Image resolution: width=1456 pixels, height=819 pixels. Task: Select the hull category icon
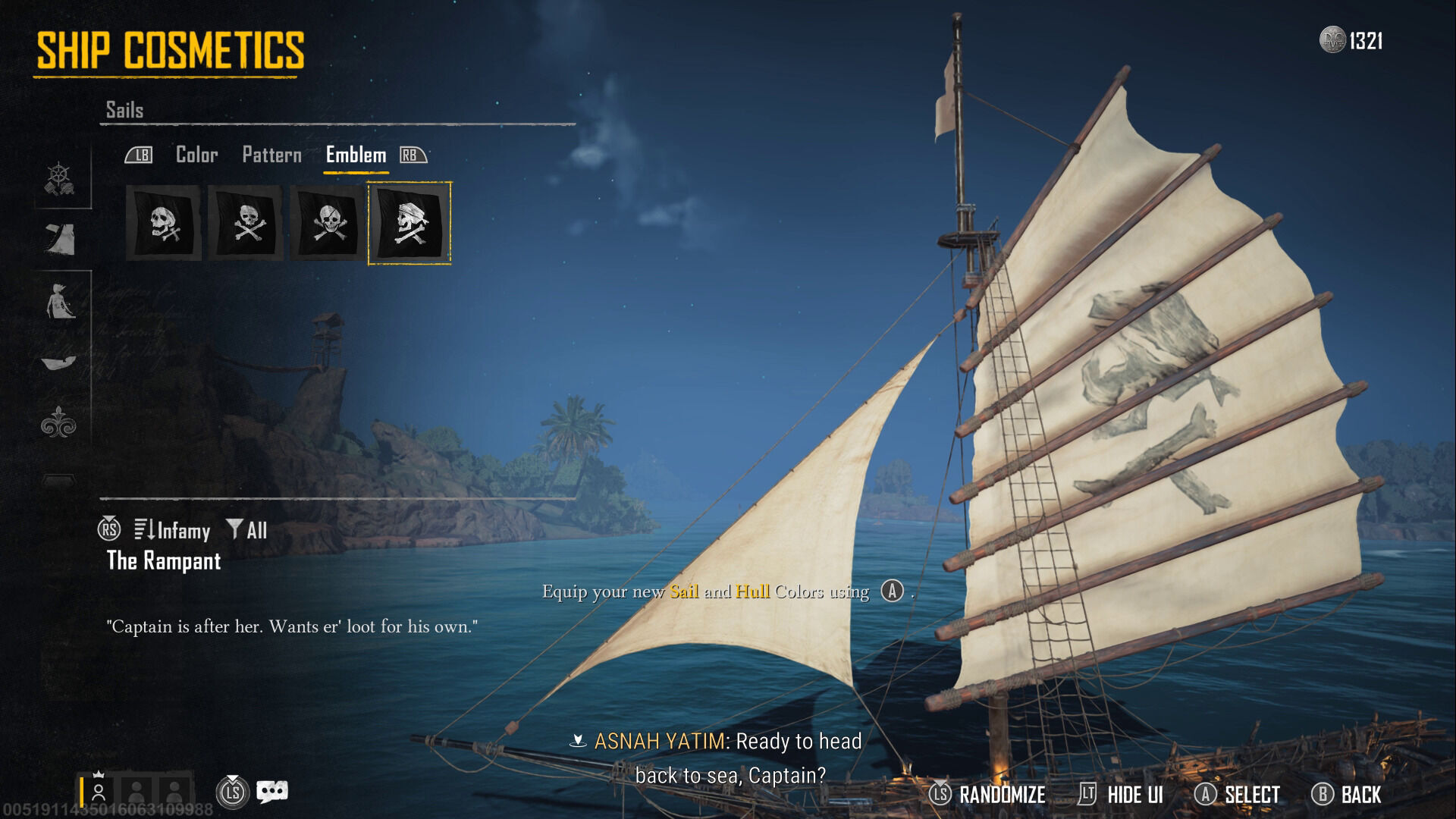pos(59,362)
